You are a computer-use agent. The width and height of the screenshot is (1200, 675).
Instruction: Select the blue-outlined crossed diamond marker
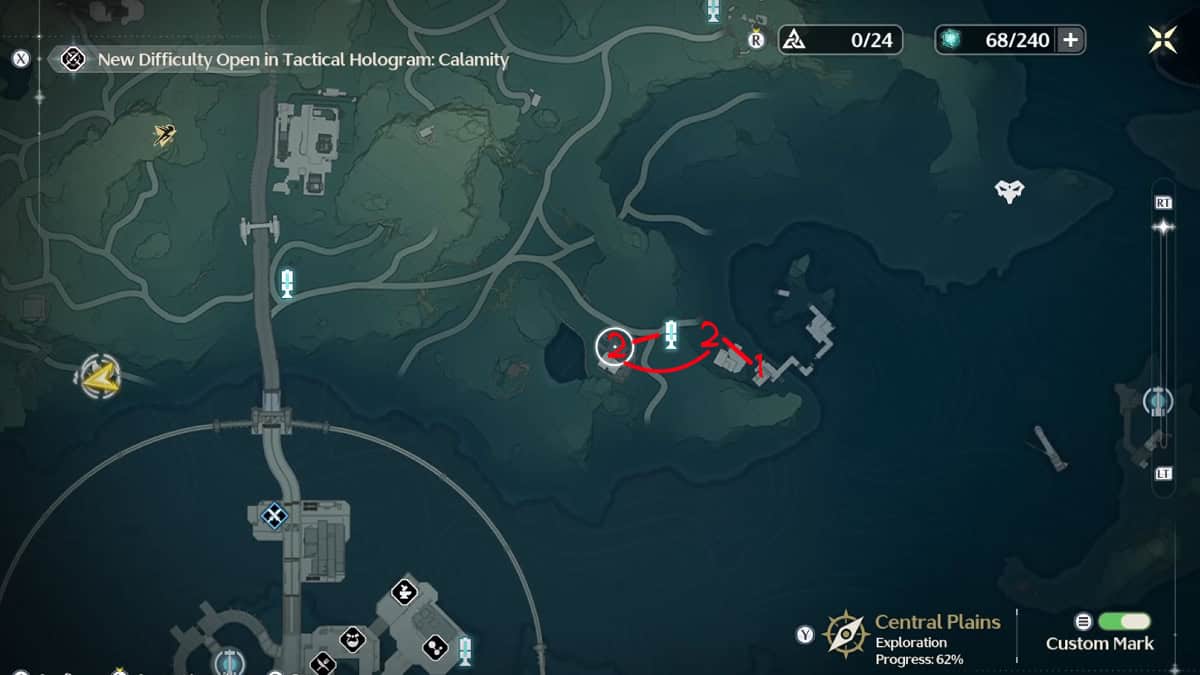[x=273, y=515]
